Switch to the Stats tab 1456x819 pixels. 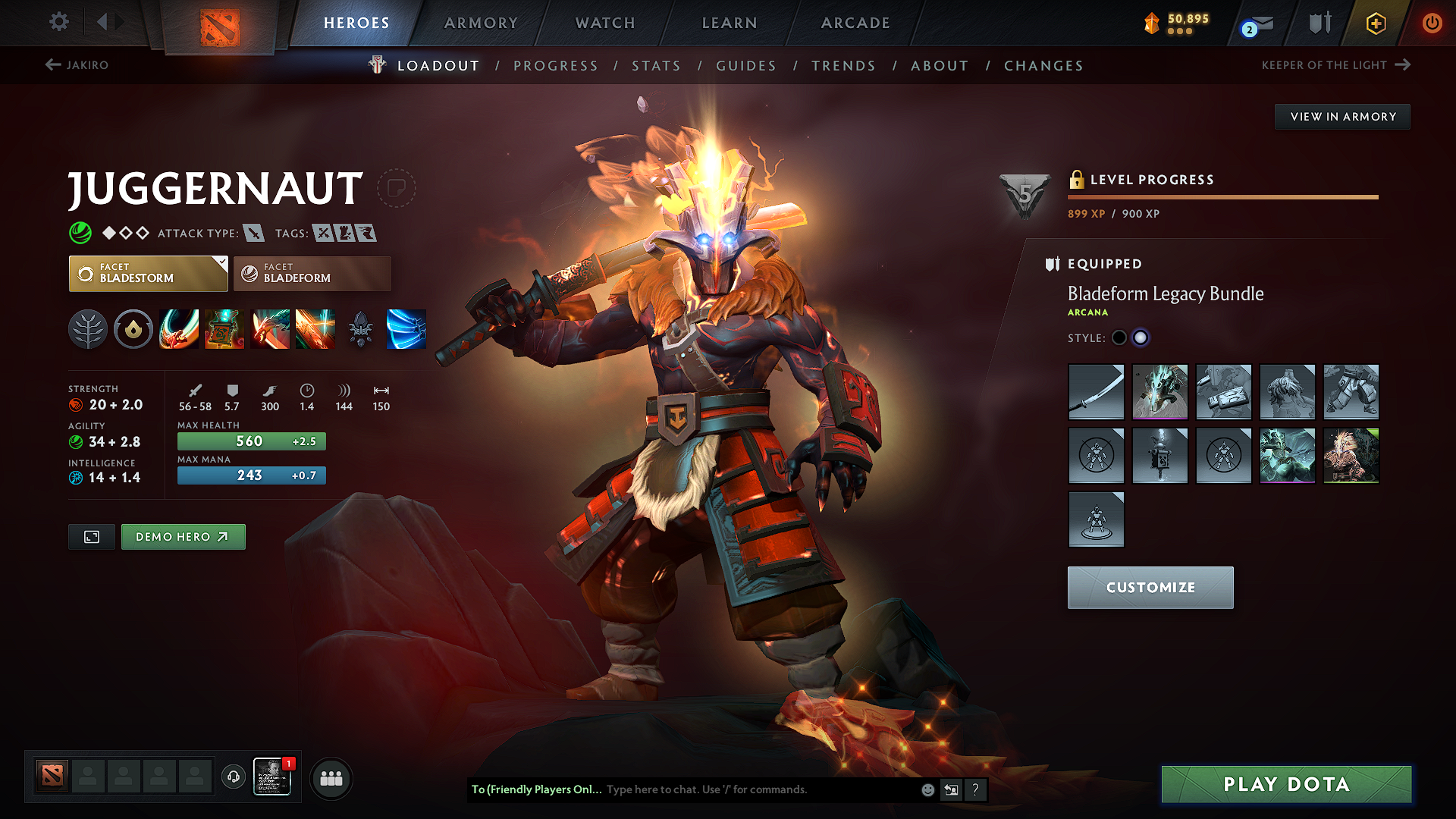point(656,66)
